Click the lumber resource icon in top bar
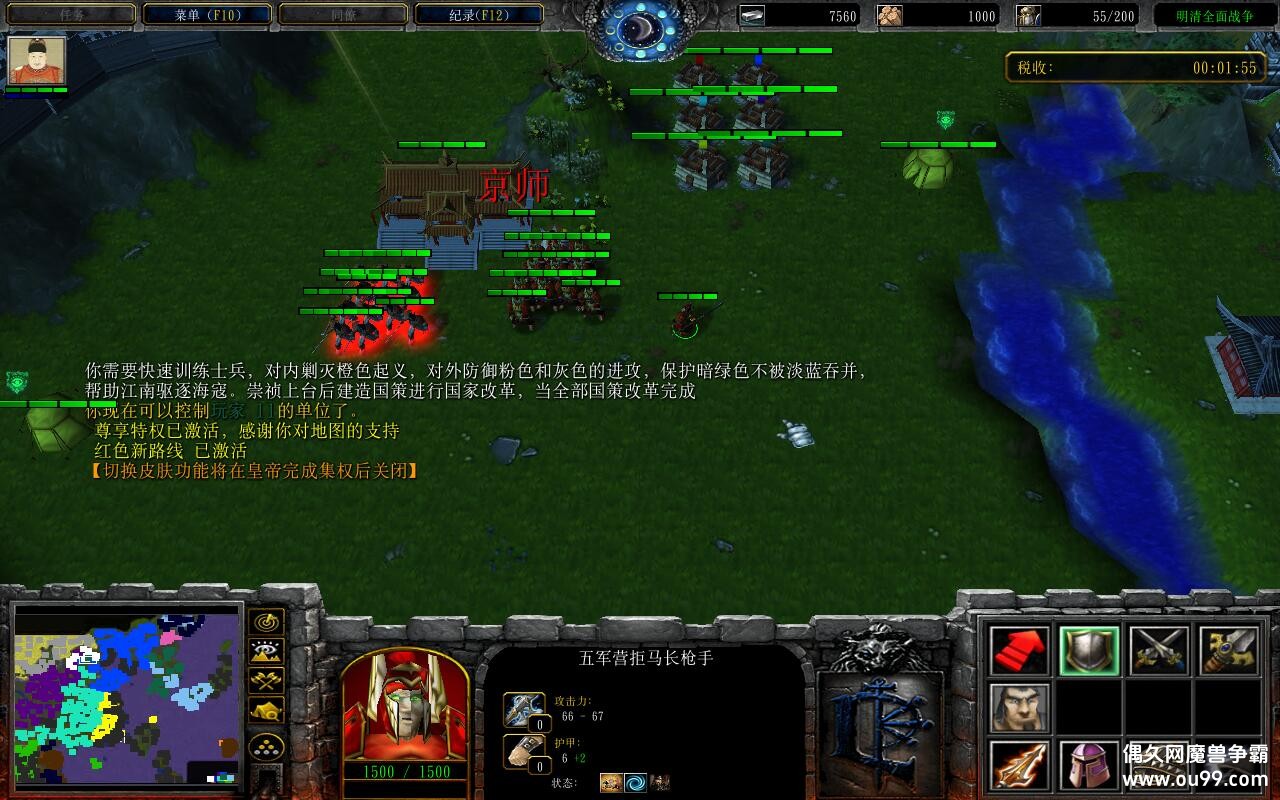 [890, 16]
